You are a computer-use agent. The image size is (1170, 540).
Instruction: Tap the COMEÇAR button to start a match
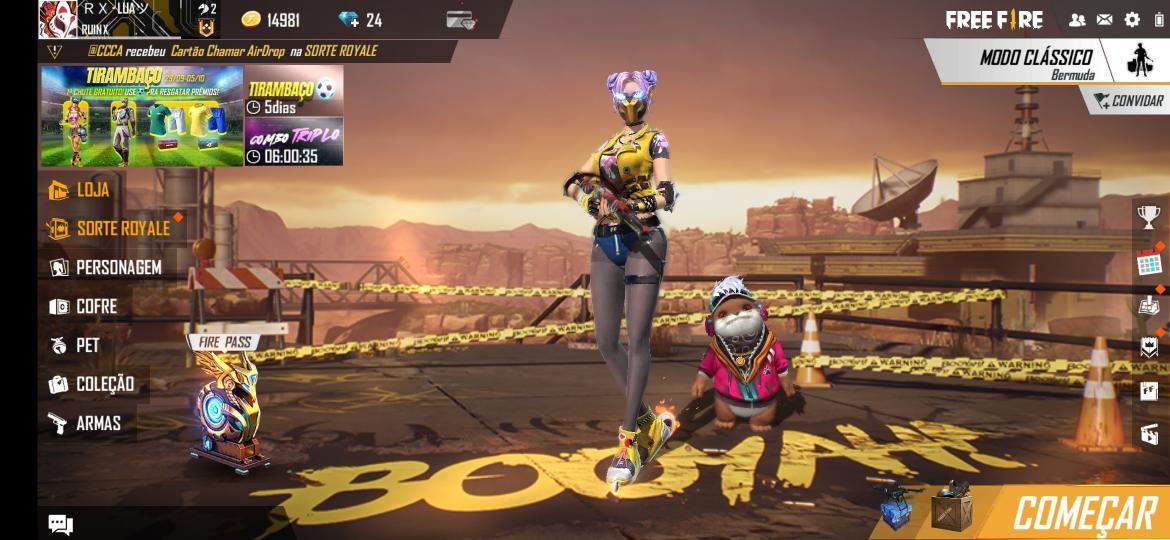point(1083,513)
